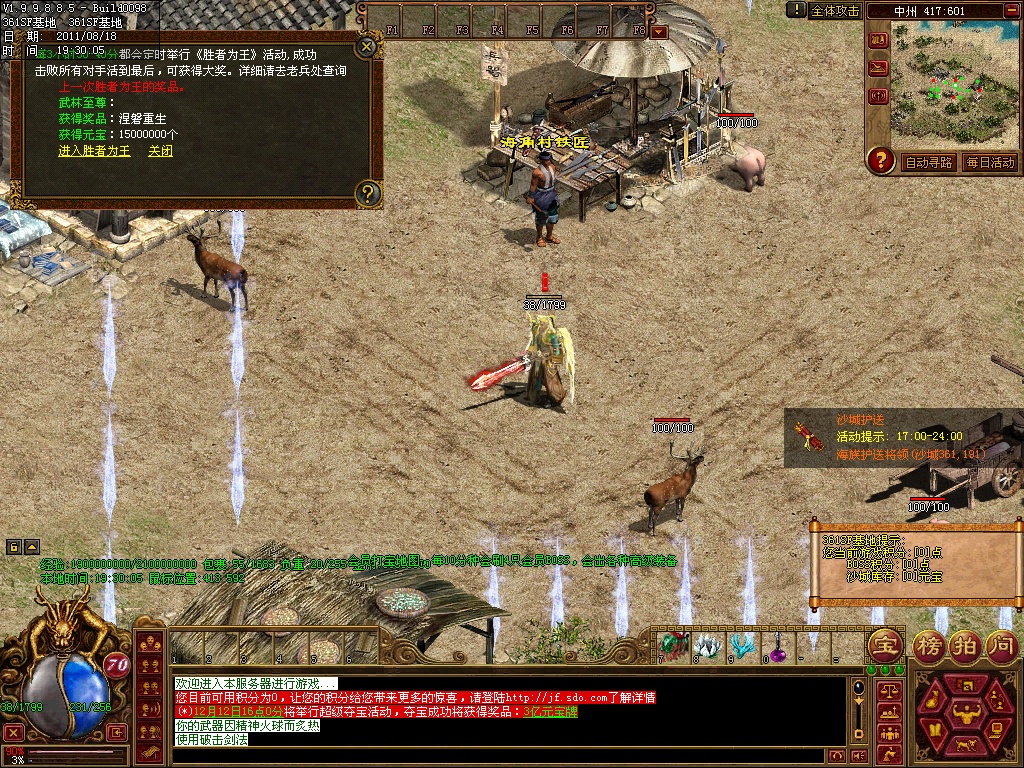Use the purple potion in slot 0
This screenshot has width=1024, height=768.
click(777, 648)
